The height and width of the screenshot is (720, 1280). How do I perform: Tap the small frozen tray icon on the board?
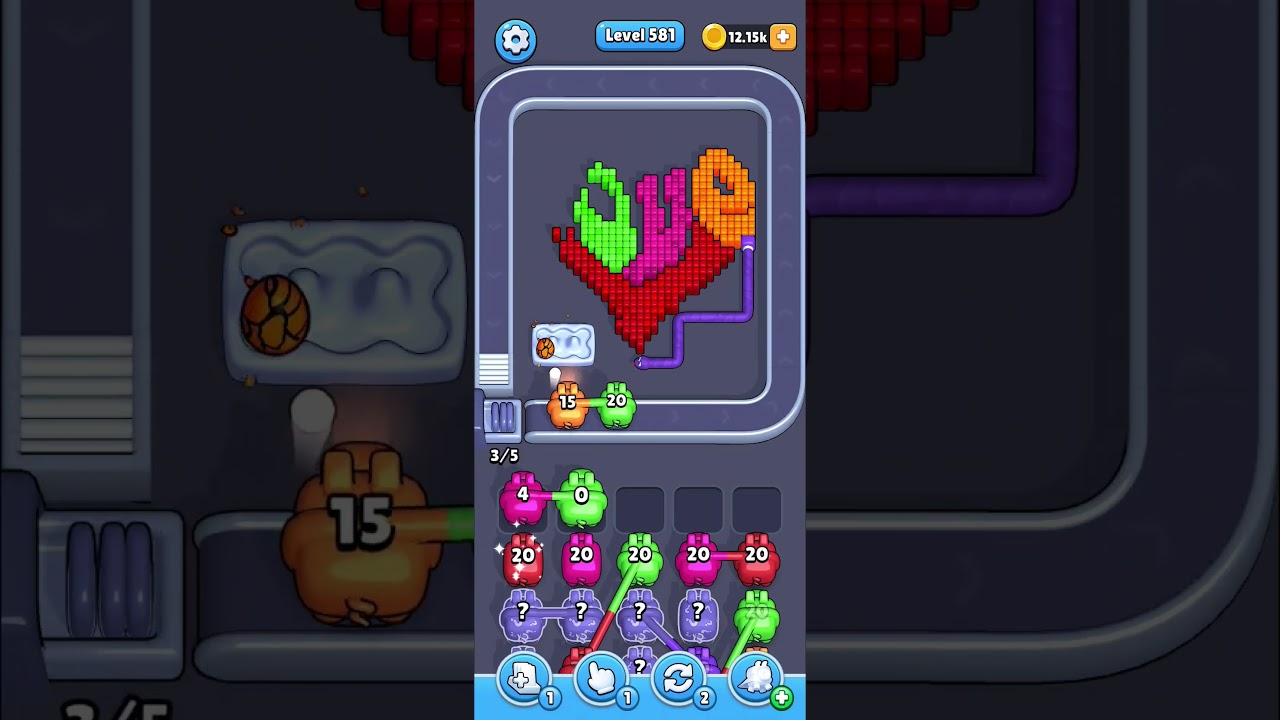point(562,343)
